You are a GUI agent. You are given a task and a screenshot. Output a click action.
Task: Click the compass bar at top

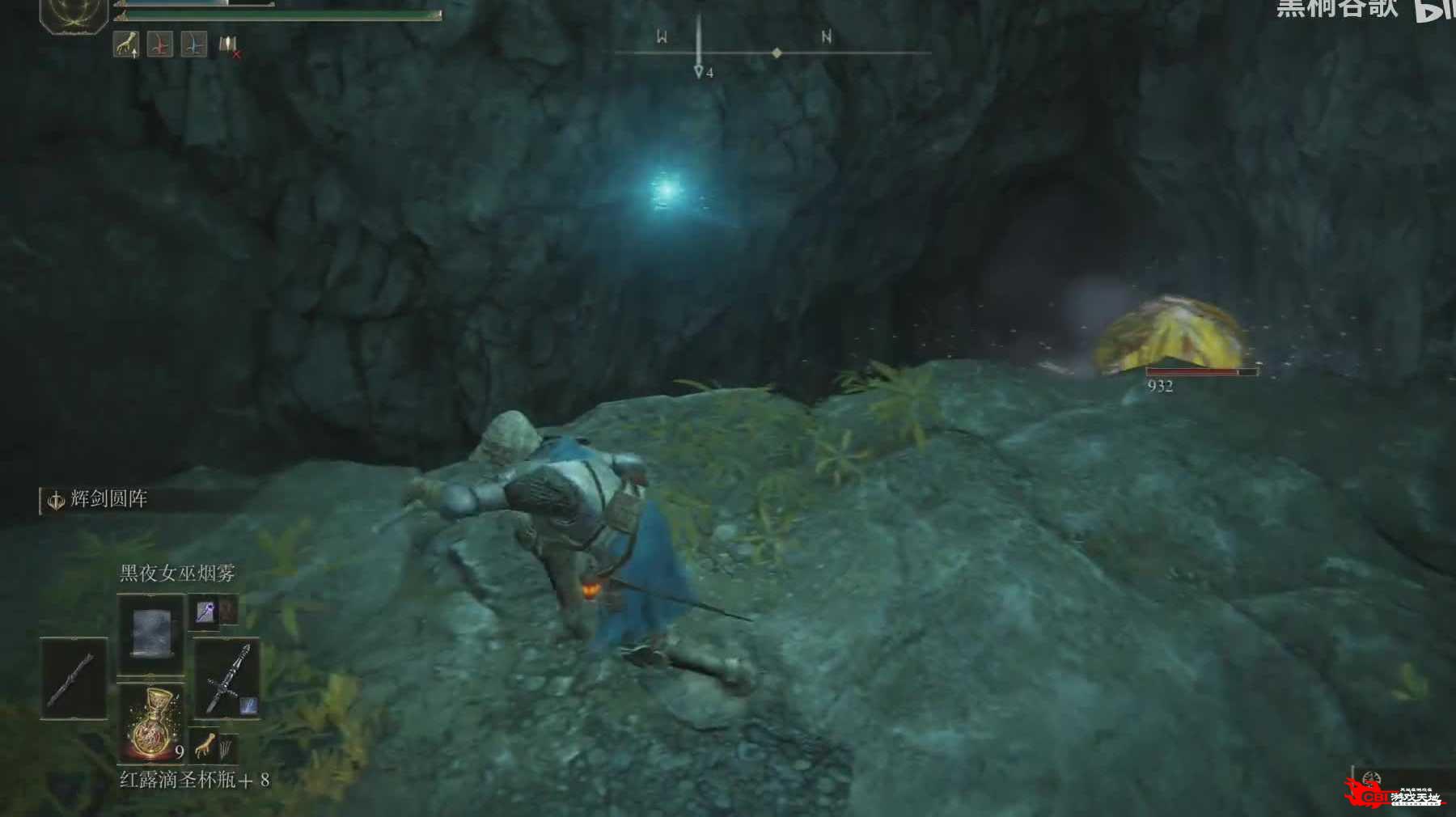pos(772,53)
